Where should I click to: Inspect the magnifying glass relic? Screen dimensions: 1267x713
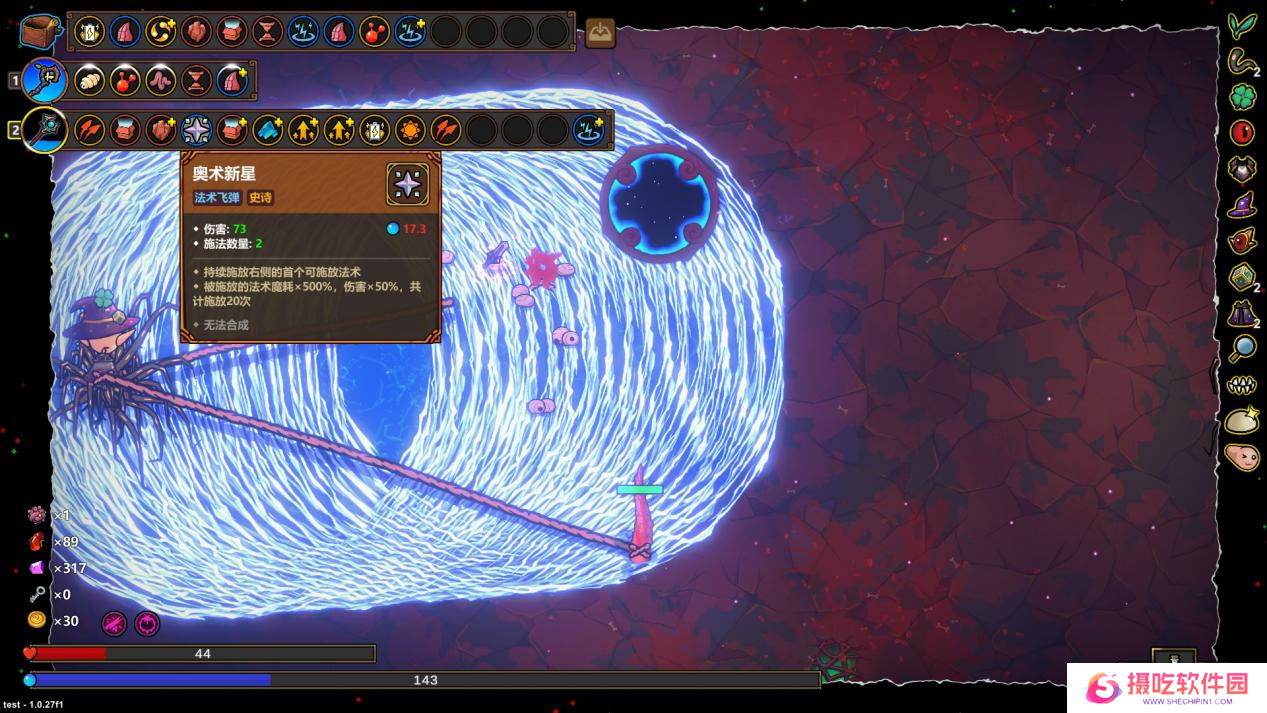pos(1242,348)
